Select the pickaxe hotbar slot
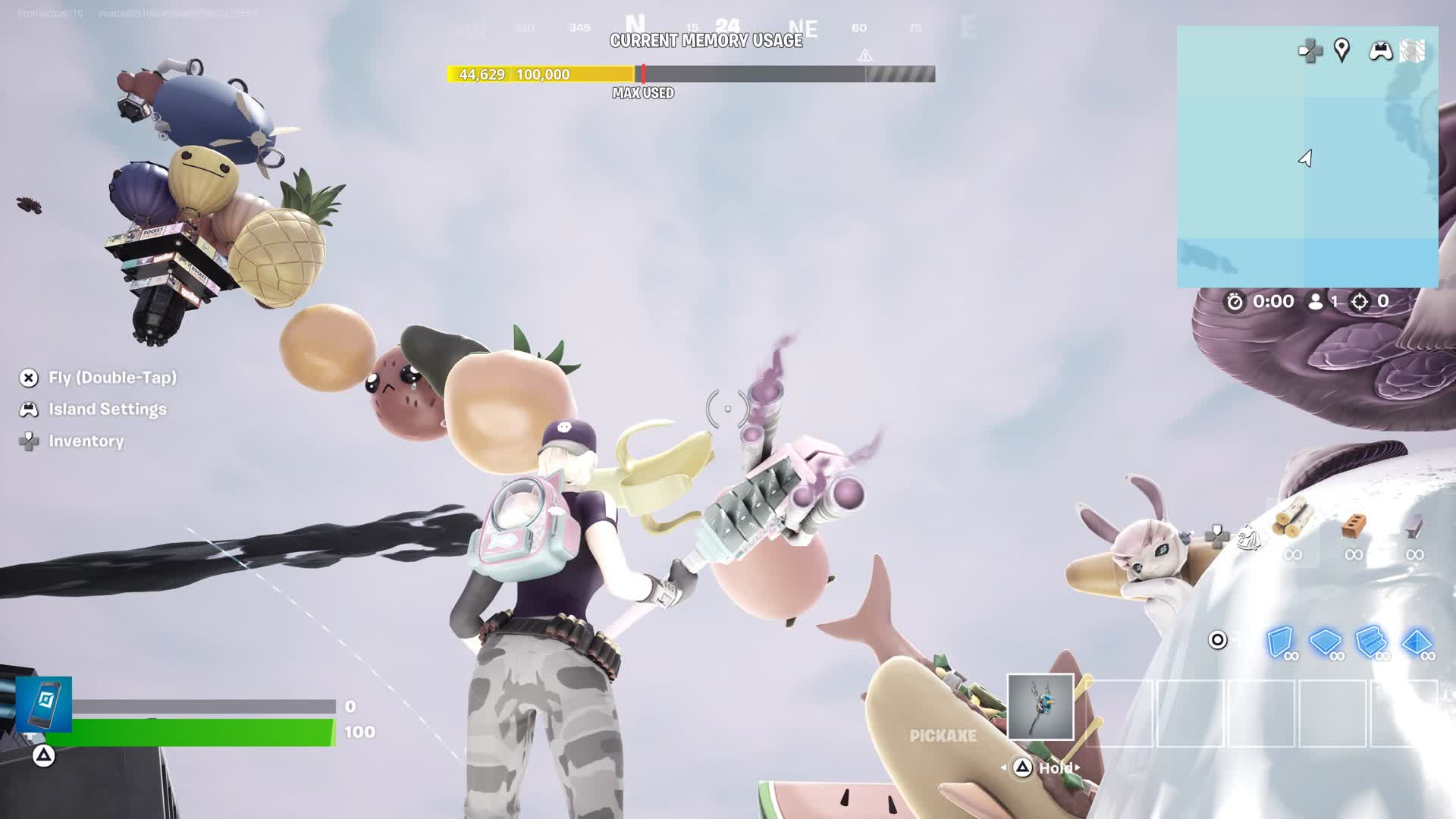 tap(1040, 707)
